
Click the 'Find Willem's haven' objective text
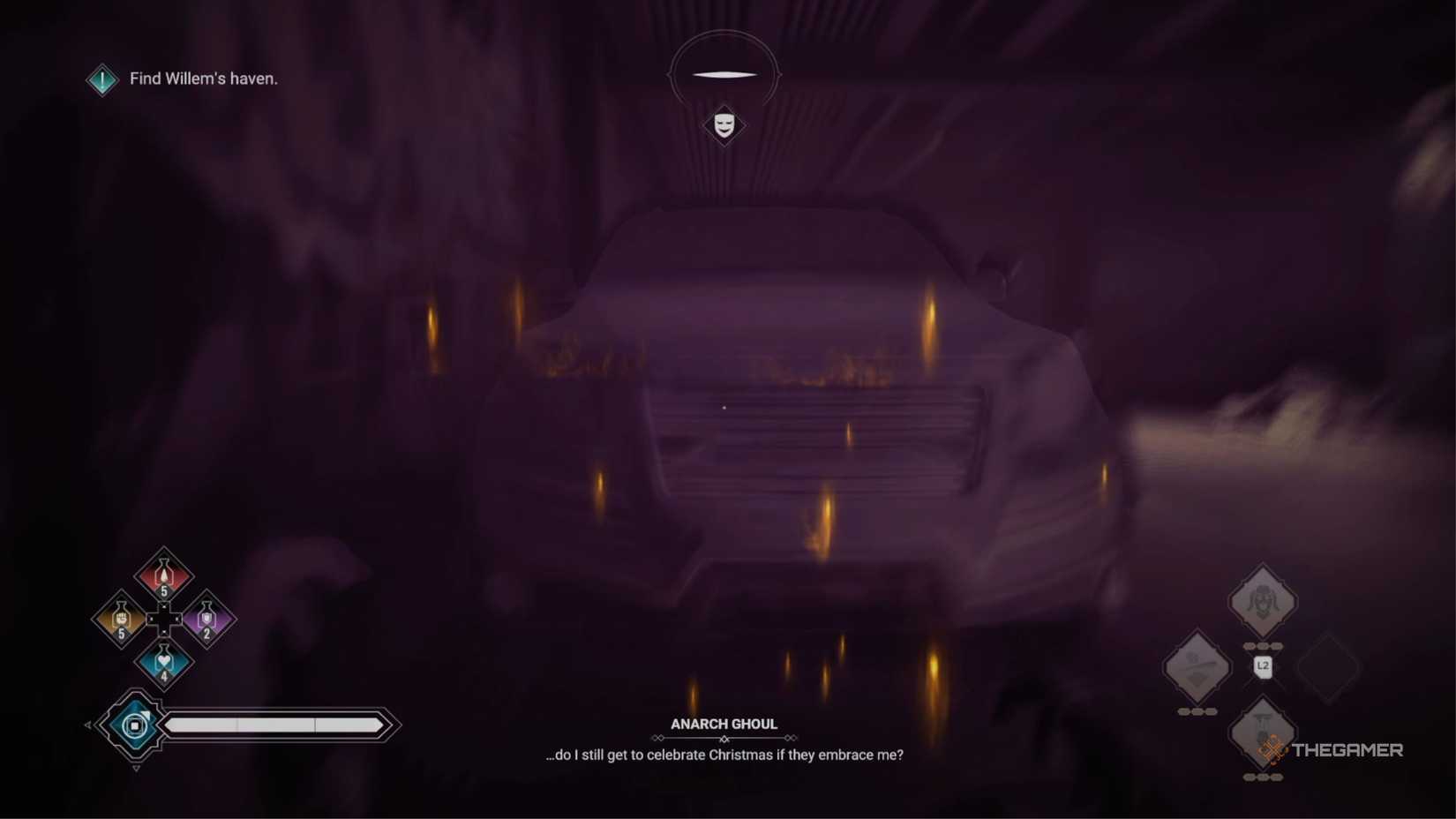204,79
